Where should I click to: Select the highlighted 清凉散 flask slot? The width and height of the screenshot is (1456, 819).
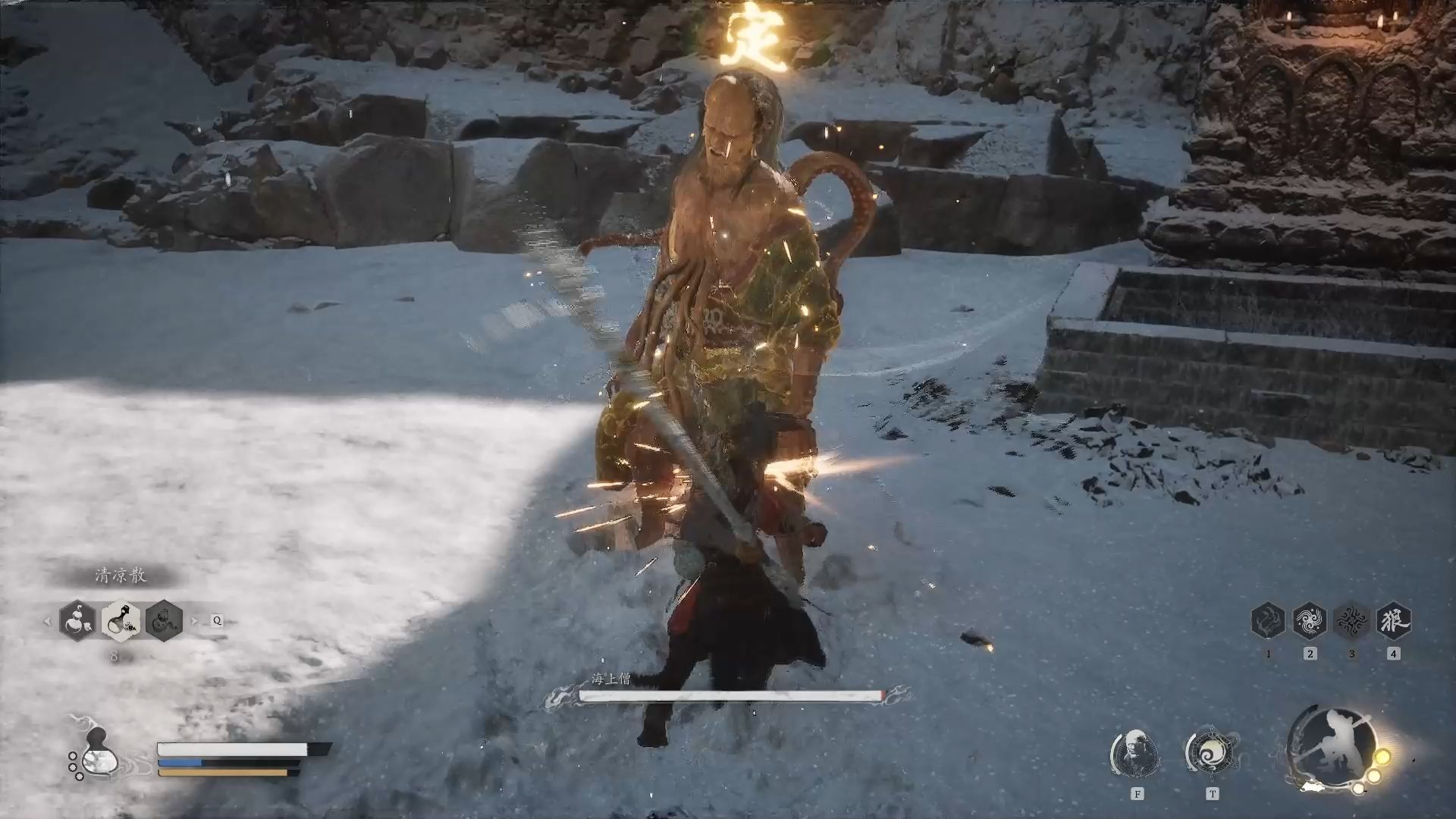pos(121,620)
